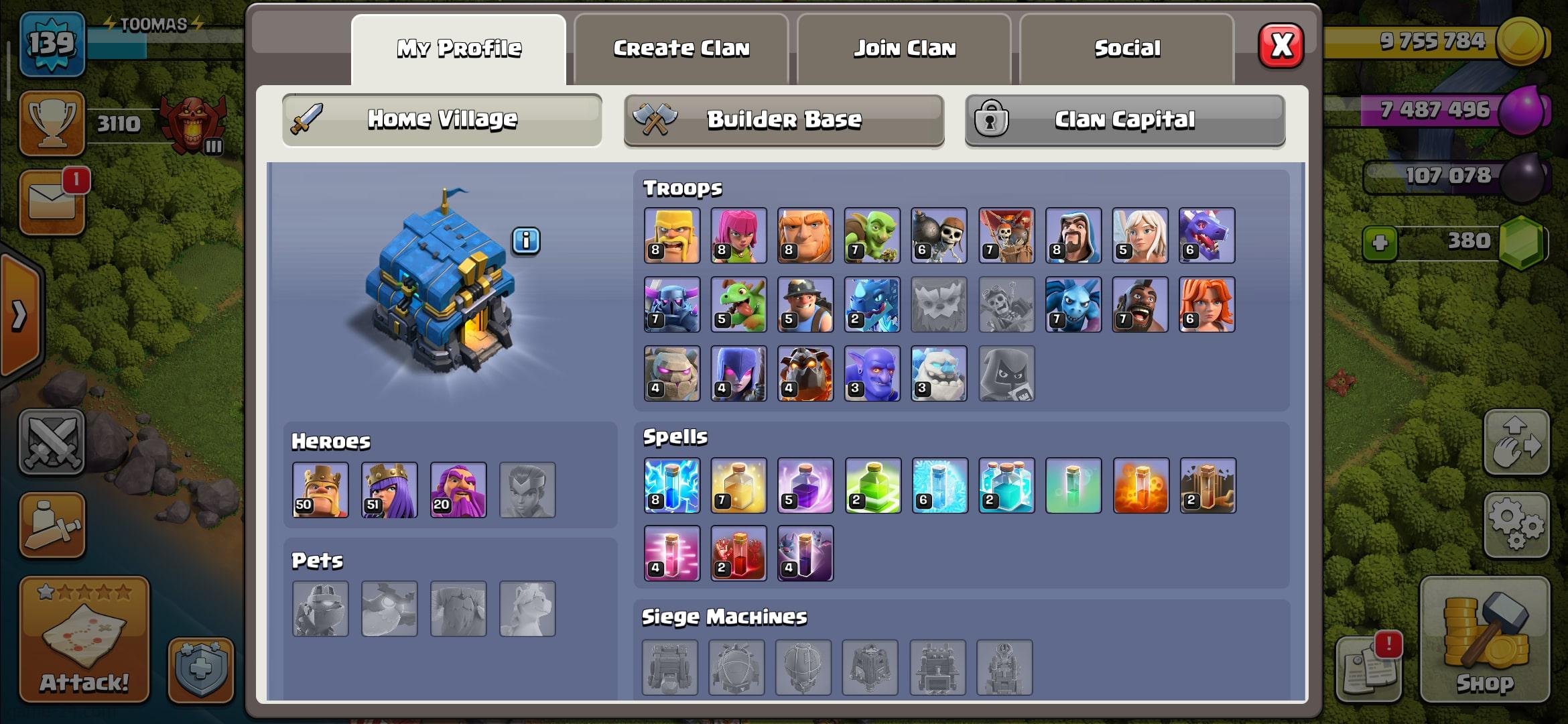This screenshot has height=724, width=1568.
Task: Tap the Town Hall info button
Action: pyautogui.click(x=526, y=241)
